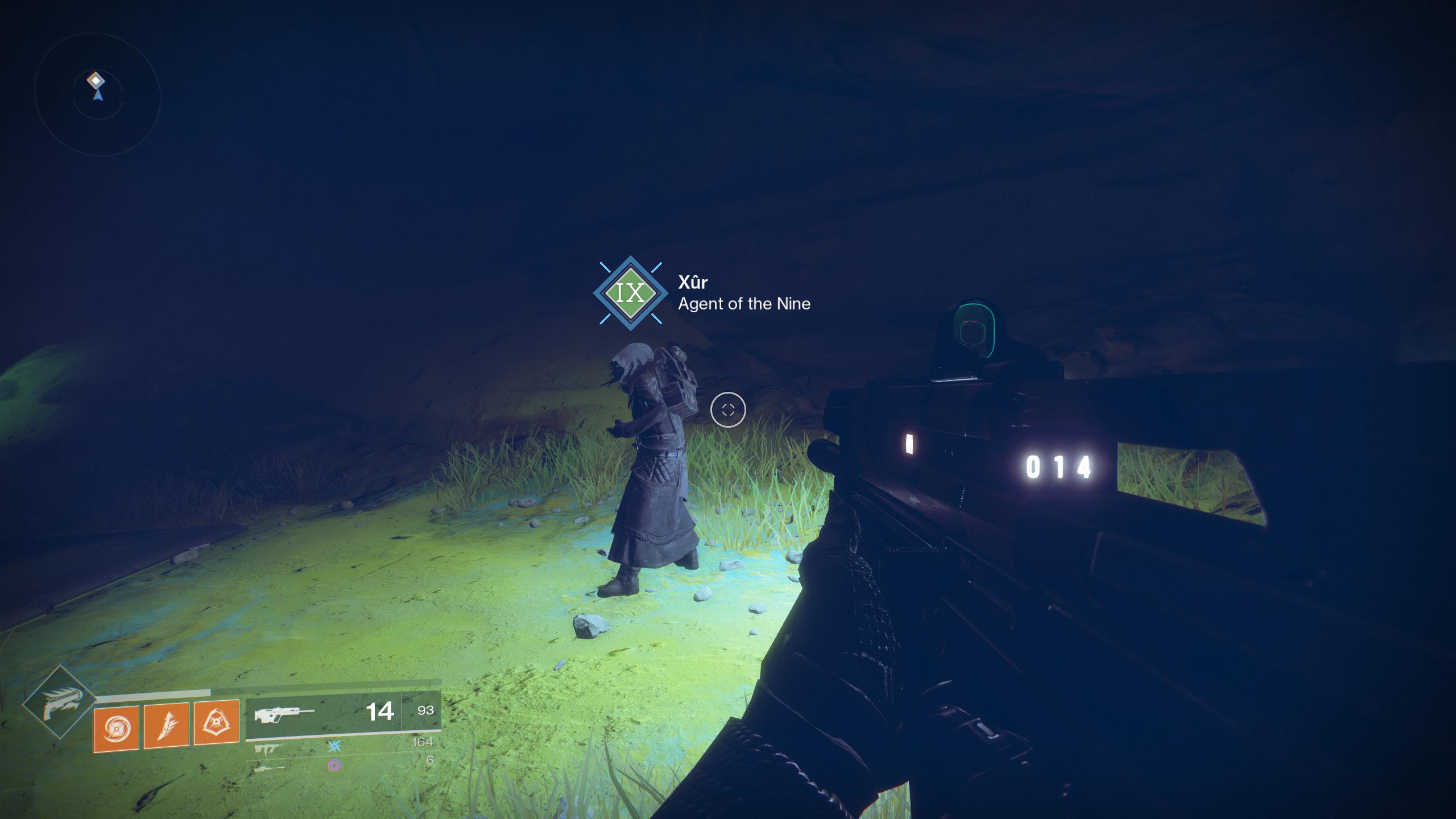Screen dimensions: 1456x819
Task: Toggle the crosshair reticle in screen center
Action: pyautogui.click(x=727, y=409)
